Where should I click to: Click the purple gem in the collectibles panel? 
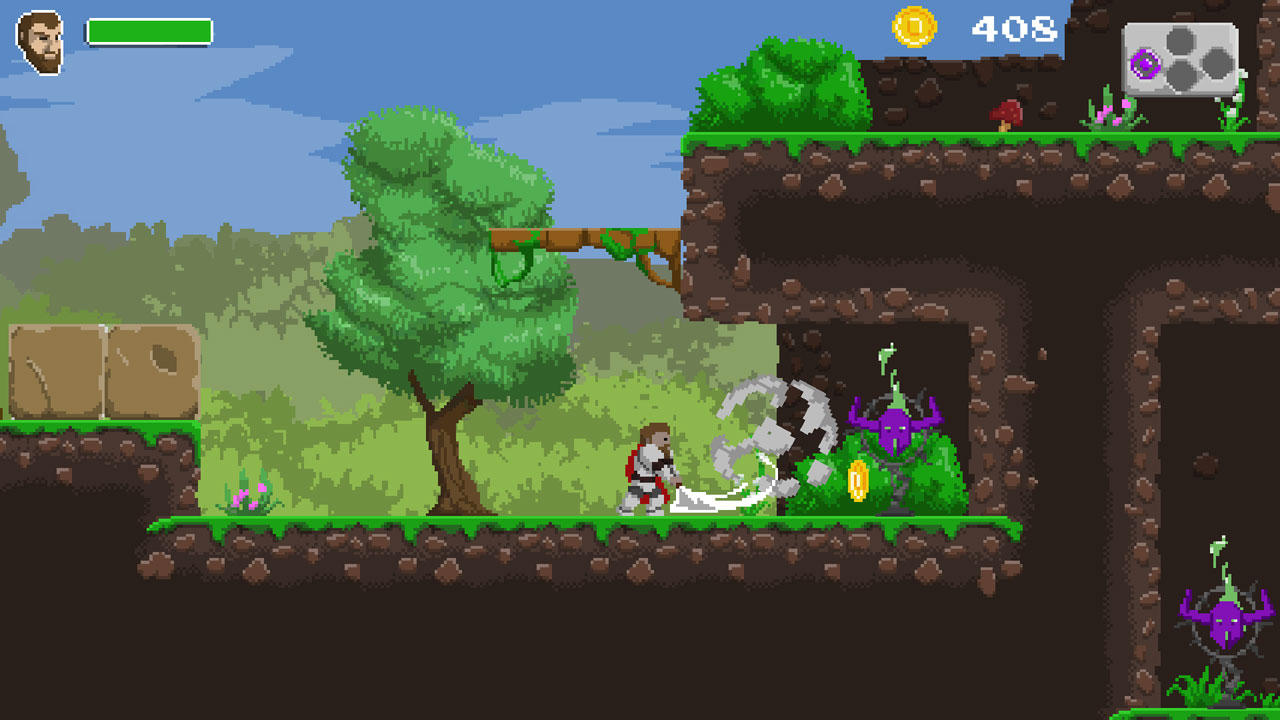1145,63
